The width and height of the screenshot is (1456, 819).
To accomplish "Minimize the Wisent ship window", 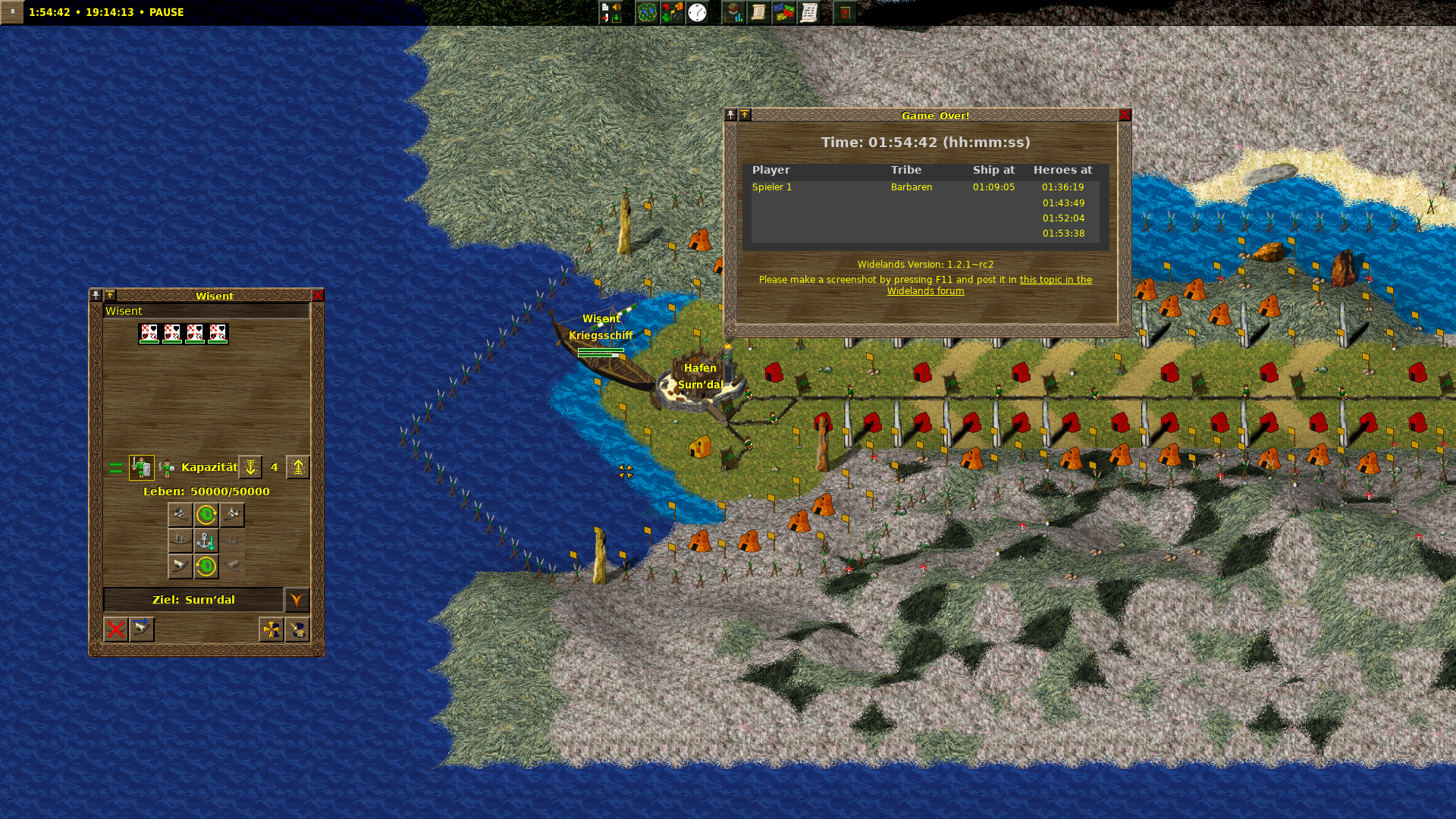I will tap(110, 296).
